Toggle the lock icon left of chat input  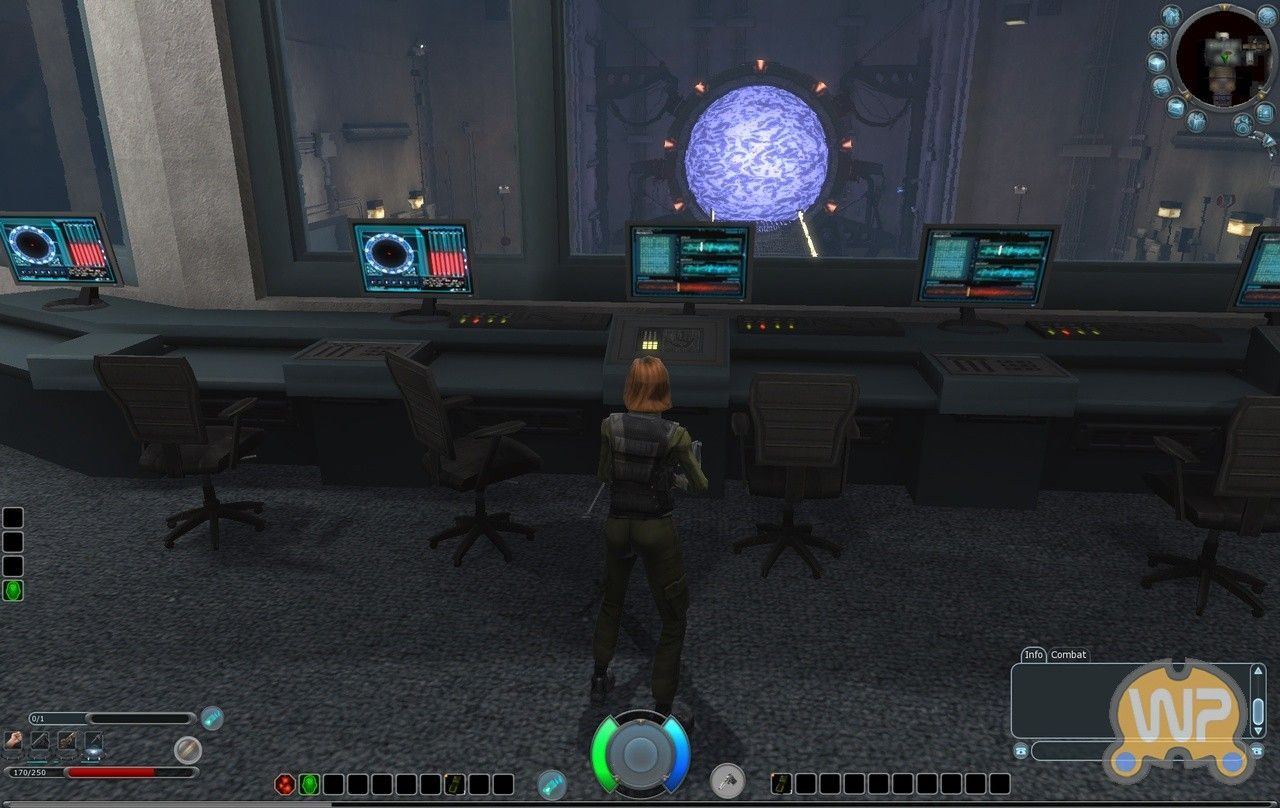(1021, 750)
